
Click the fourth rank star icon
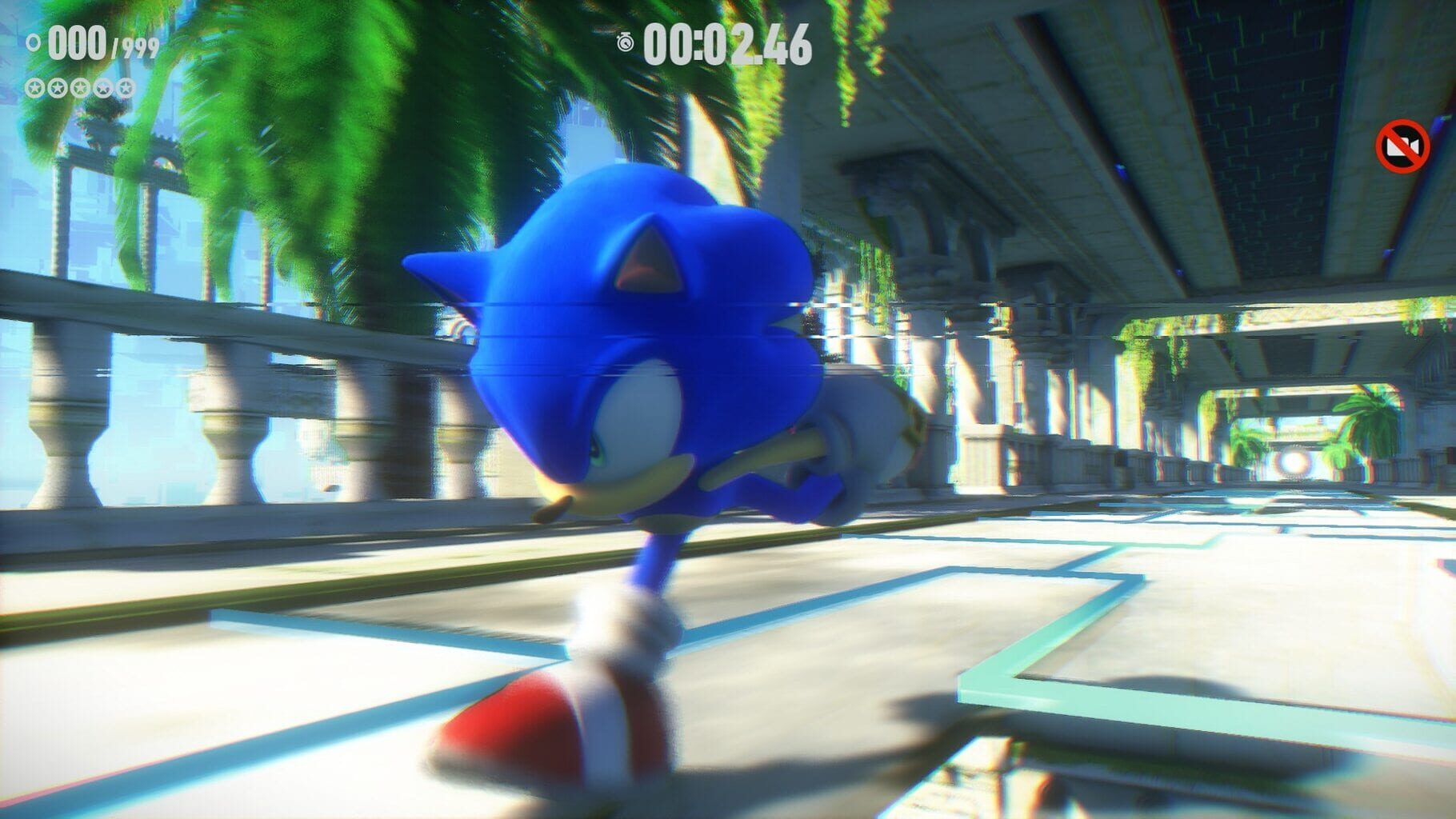pos(102,88)
